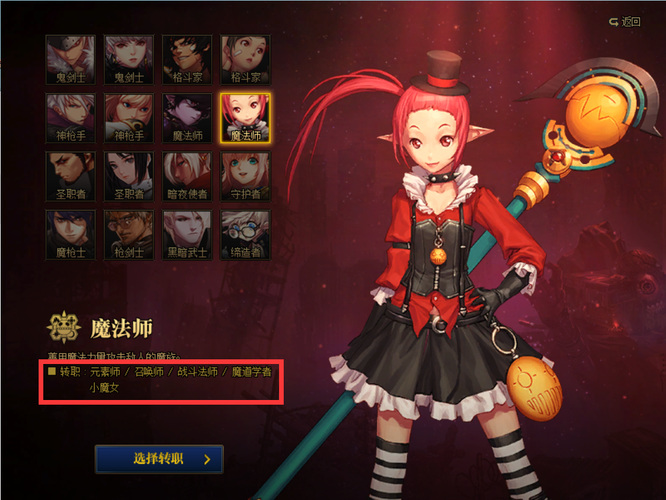
Task: Select the 枪剑士 portrait with glasses
Action: pyautogui.click(x=129, y=234)
